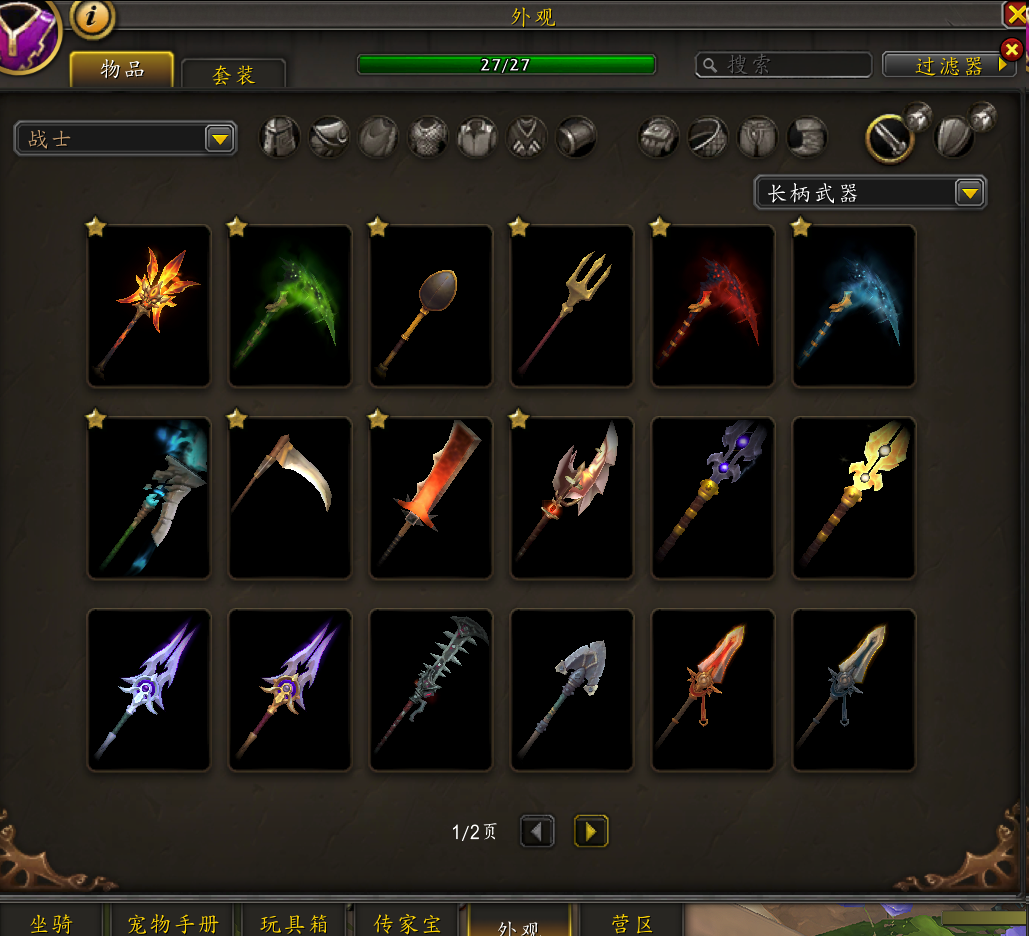The height and width of the screenshot is (936, 1029).
Task: Switch to the 传家宝 tab
Action: [407, 922]
